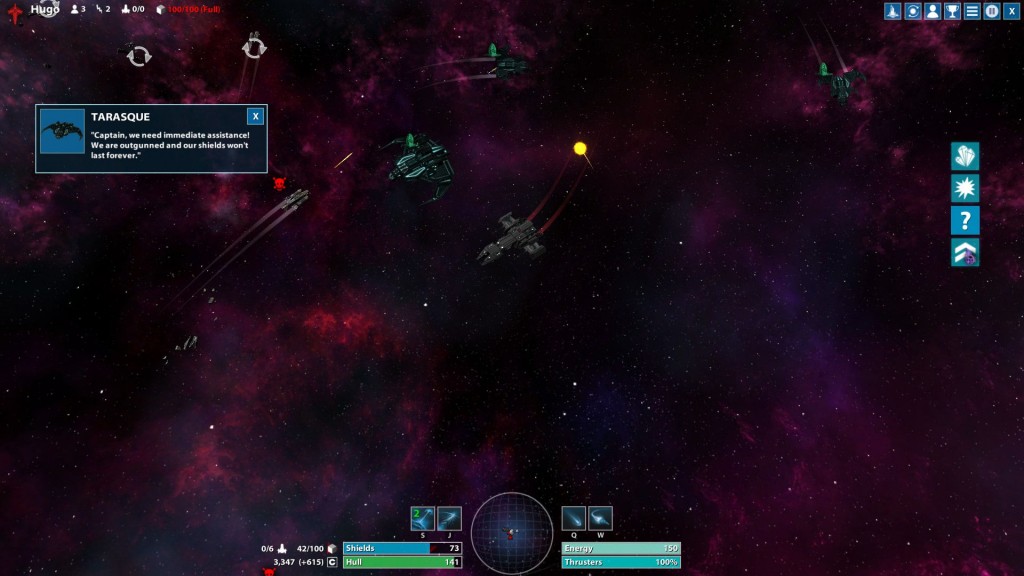Open the ship icon in top toolbar
This screenshot has width=1024, height=576.
point(893,11)
